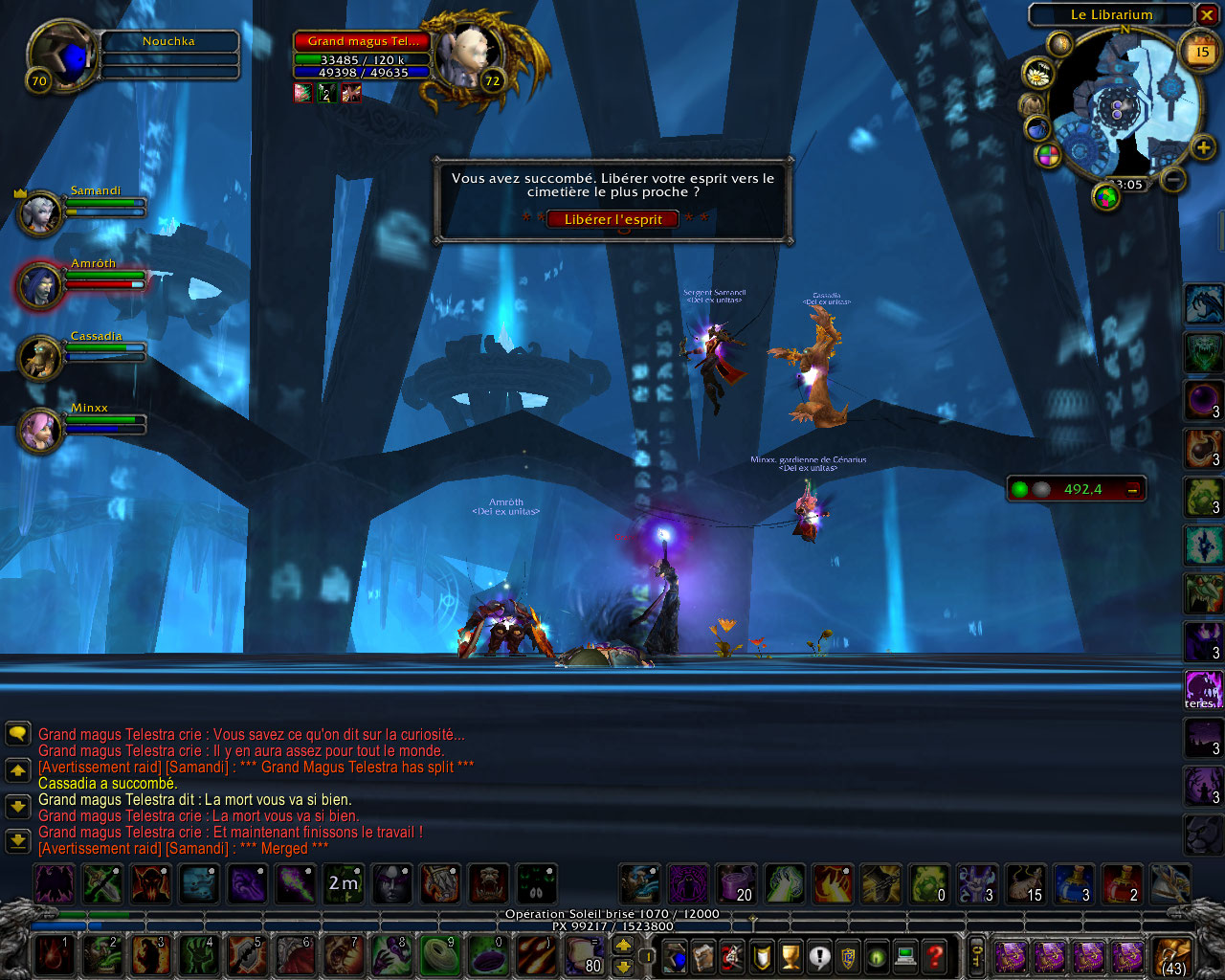The height and width of the screenshot is (980, 1225).
Task: Open the calendar showing day 15
Action: (x=1202, y=53)
